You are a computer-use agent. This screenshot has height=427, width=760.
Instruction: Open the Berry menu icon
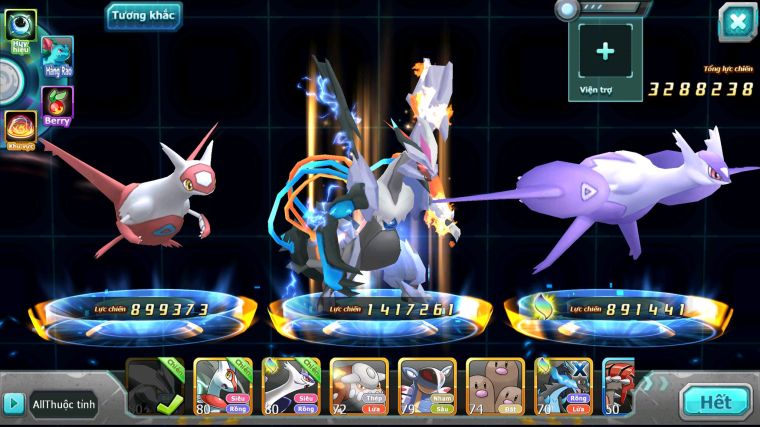tap(57, 105)
